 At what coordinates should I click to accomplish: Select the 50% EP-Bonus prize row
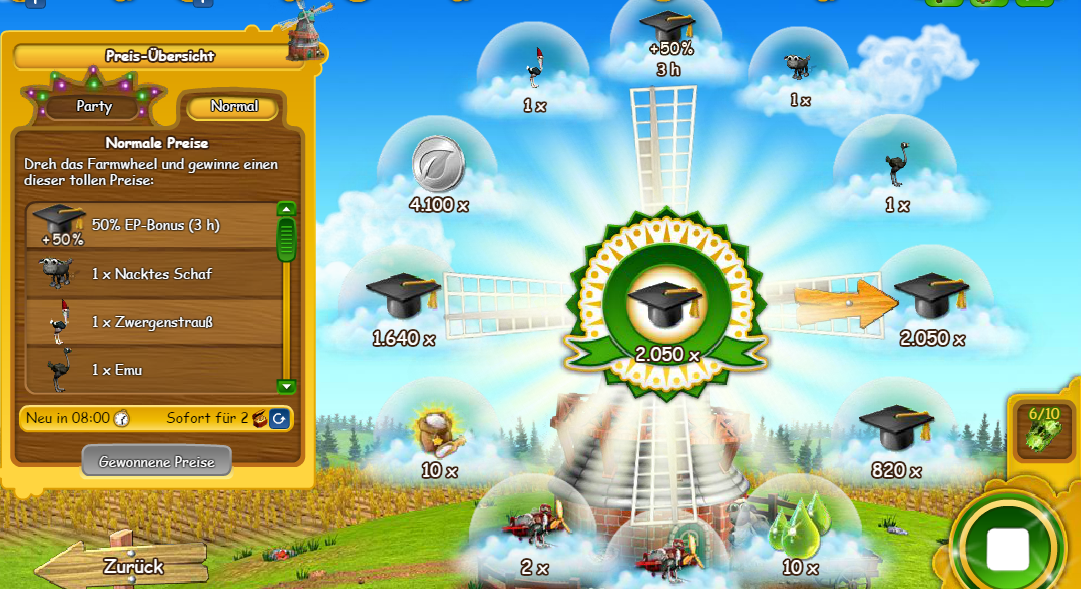152,226
